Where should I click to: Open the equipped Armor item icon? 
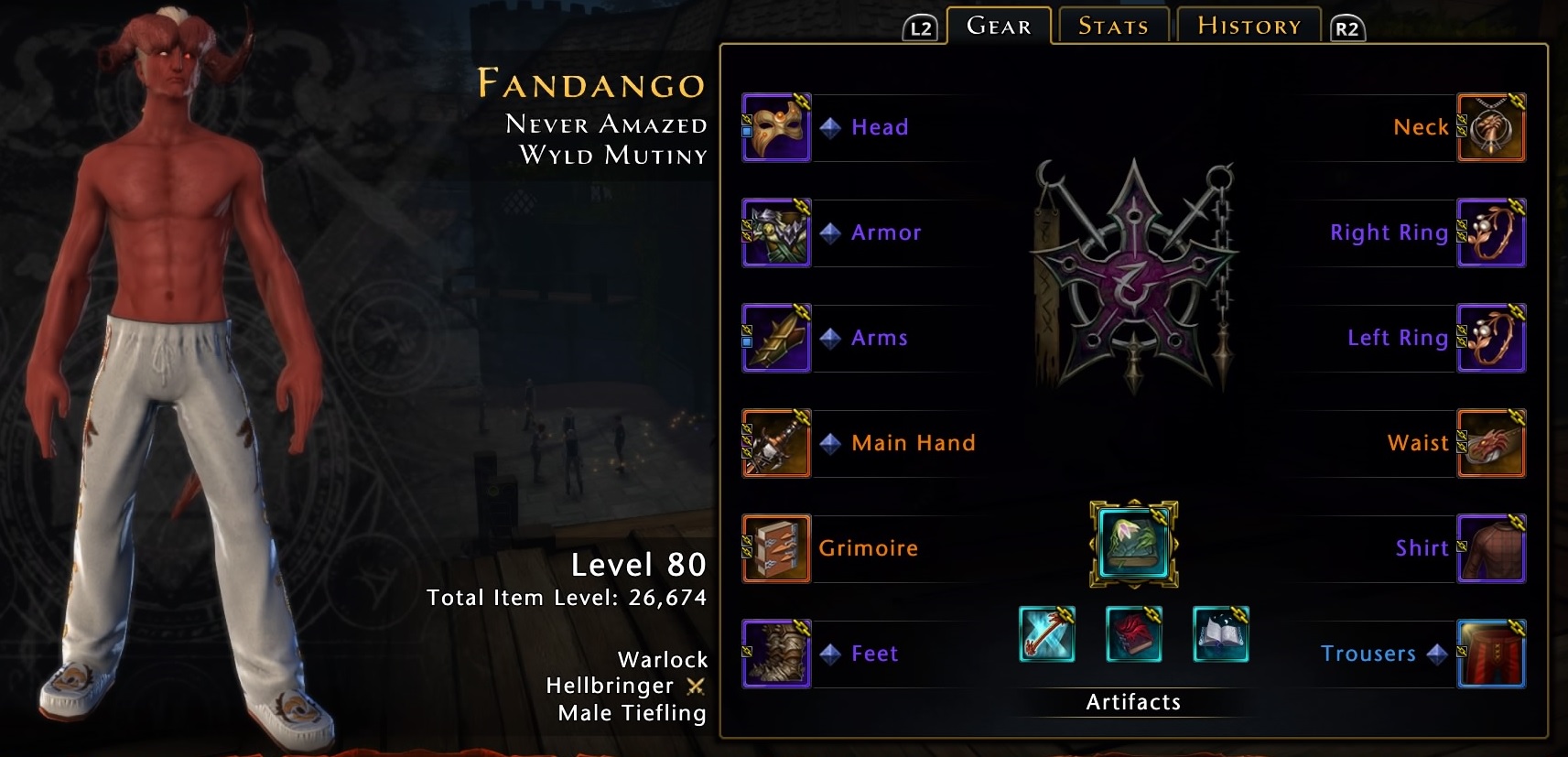[776, 233]
